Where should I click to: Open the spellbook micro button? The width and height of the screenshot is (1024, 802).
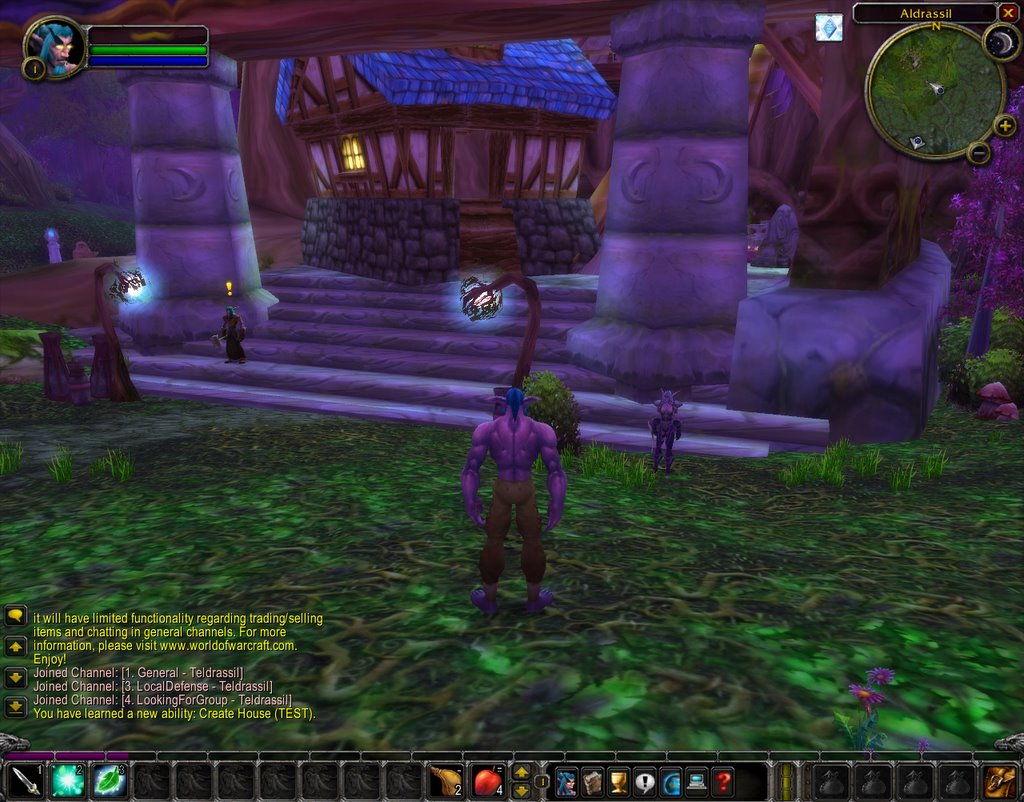coord(592,781)
